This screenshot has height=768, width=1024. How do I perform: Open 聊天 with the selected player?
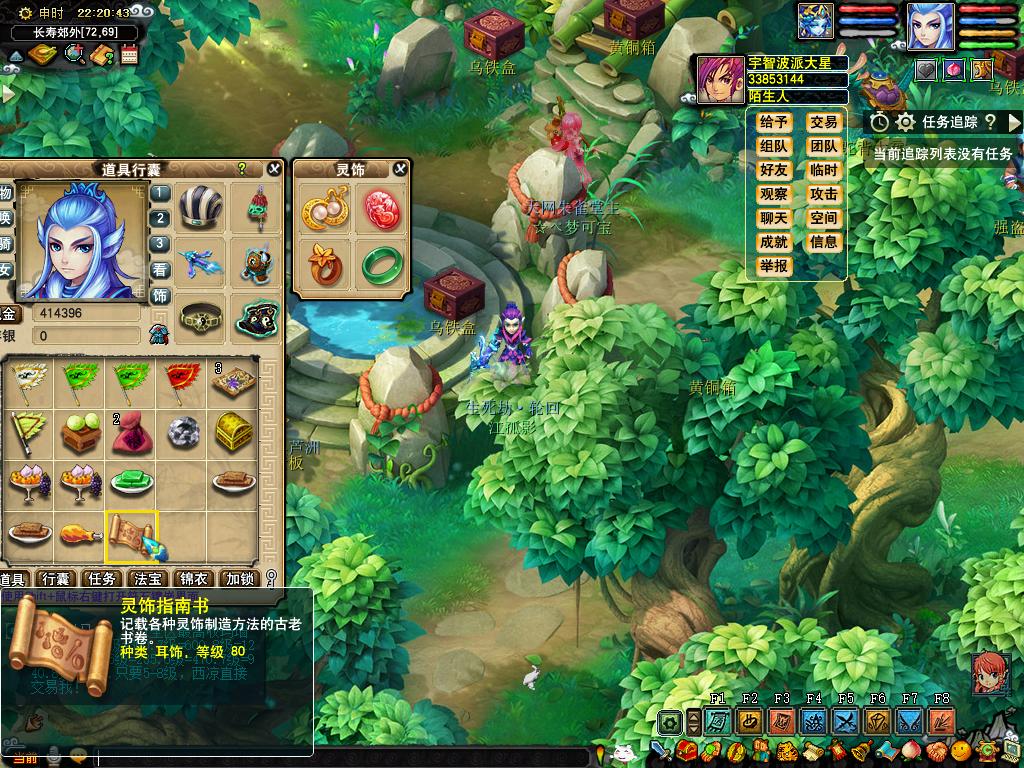774,218
